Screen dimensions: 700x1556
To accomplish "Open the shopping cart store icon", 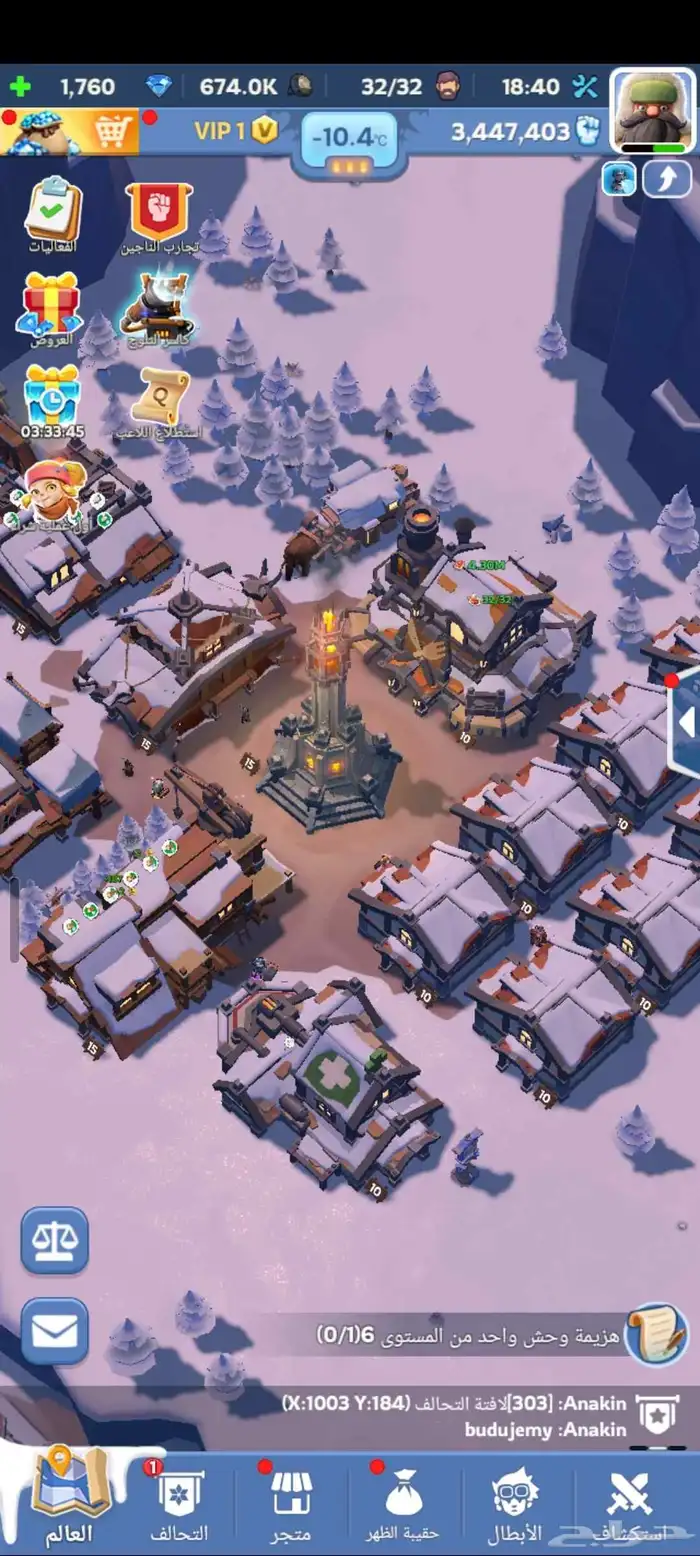I will coord(113,131).
